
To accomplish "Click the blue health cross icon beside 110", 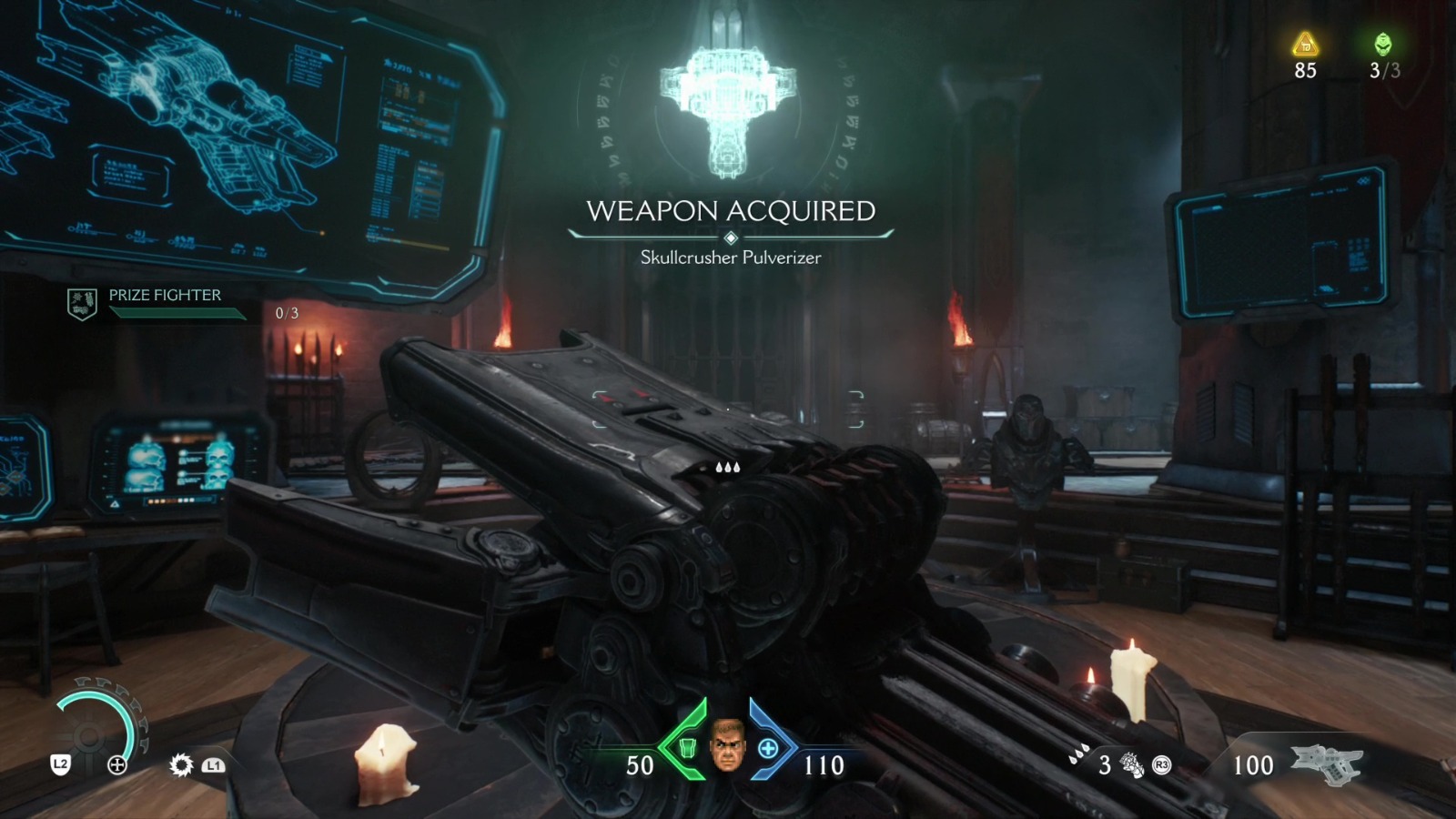I will tap(771, 750).
